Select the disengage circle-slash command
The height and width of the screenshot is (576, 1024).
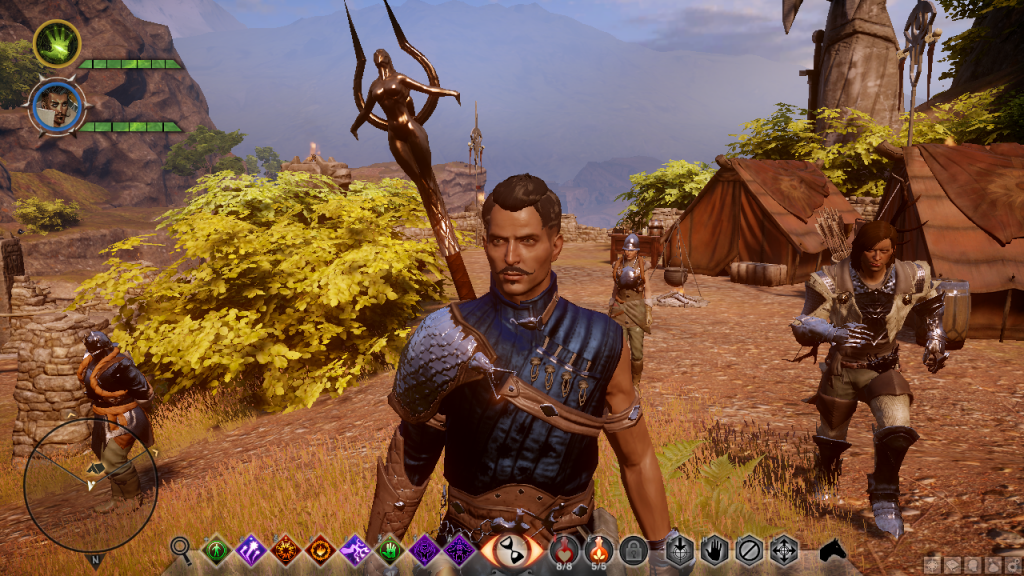click(749, 549)
